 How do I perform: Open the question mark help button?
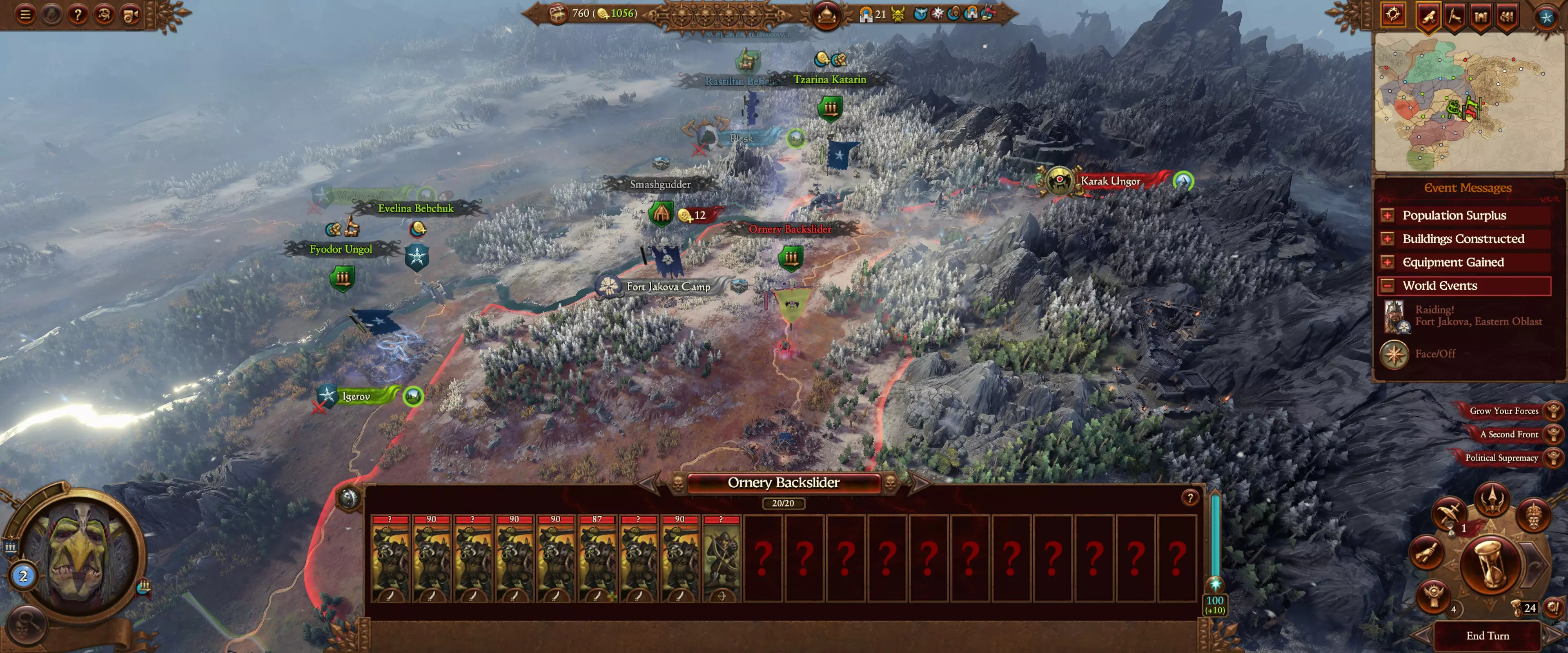77,14
